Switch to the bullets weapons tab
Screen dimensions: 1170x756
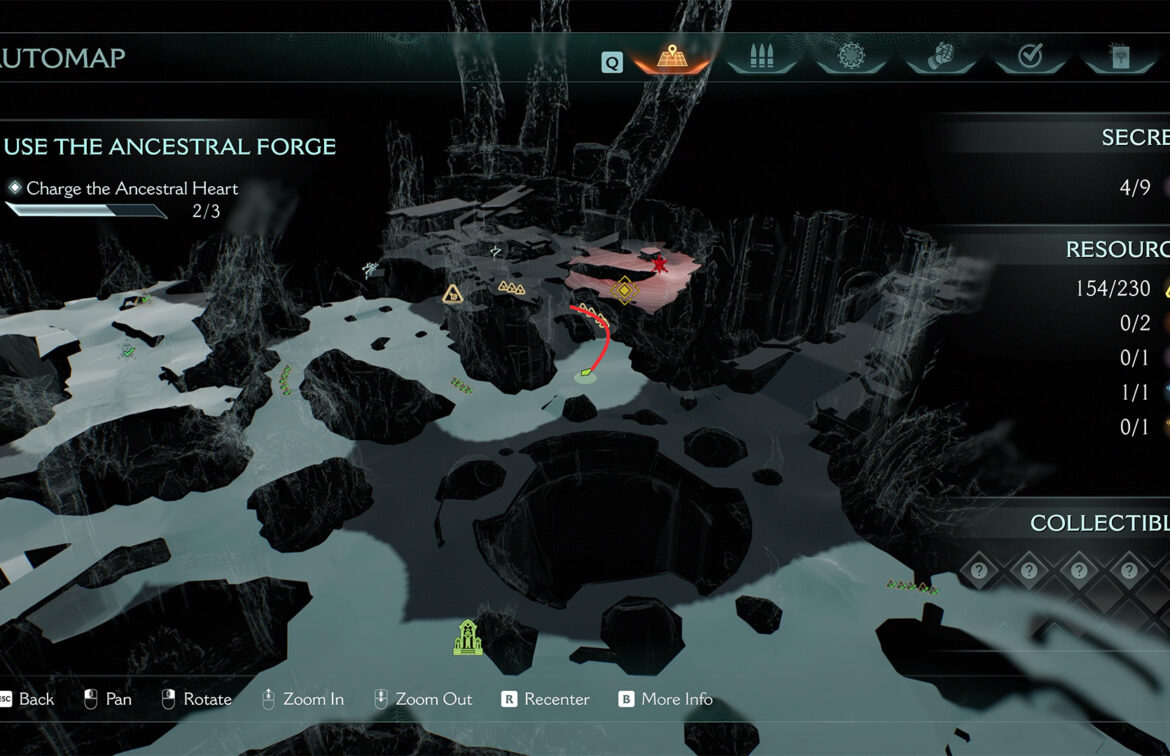tap(760, 57)
